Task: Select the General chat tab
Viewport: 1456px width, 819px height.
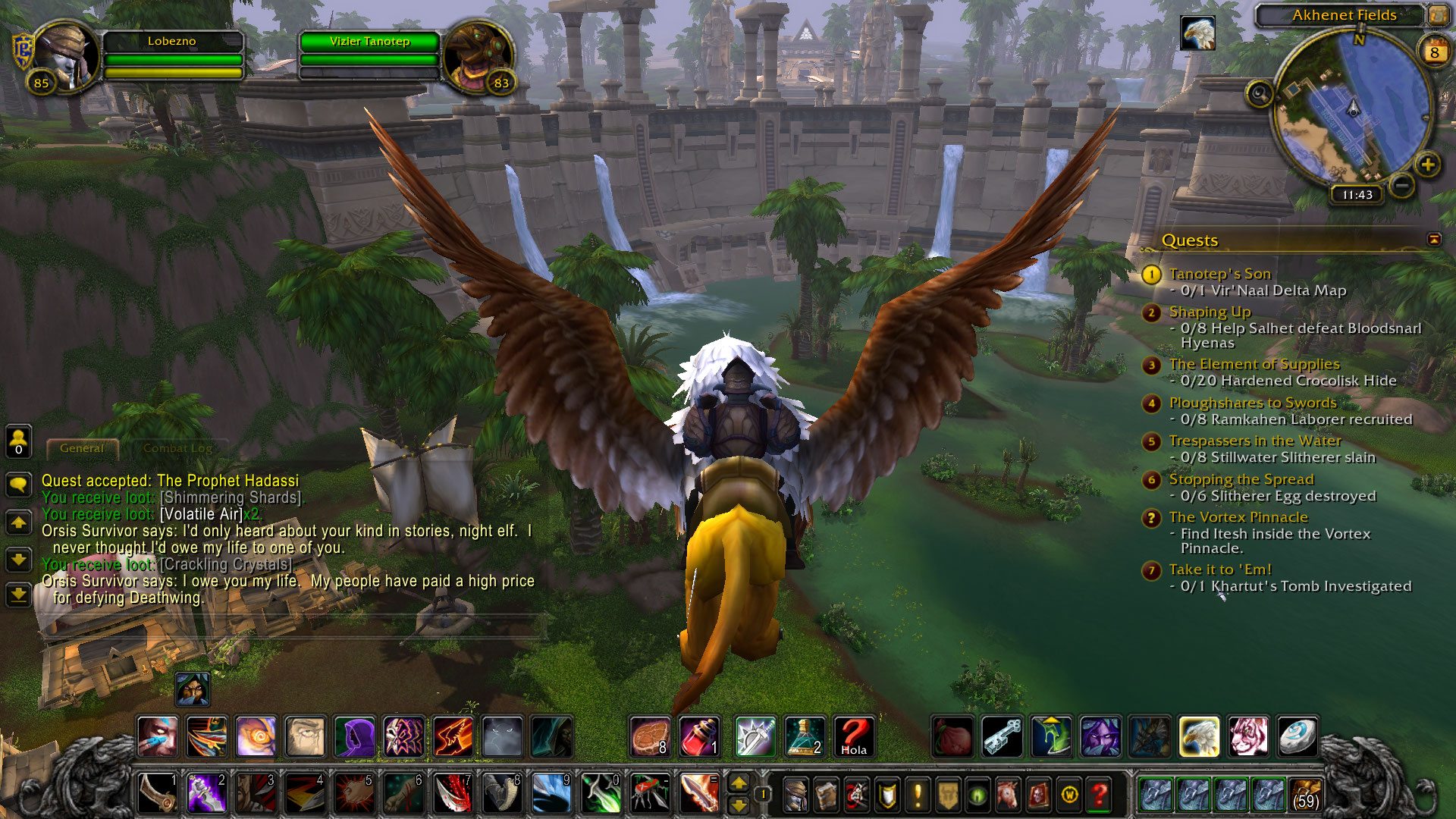Action: (82, 448)
